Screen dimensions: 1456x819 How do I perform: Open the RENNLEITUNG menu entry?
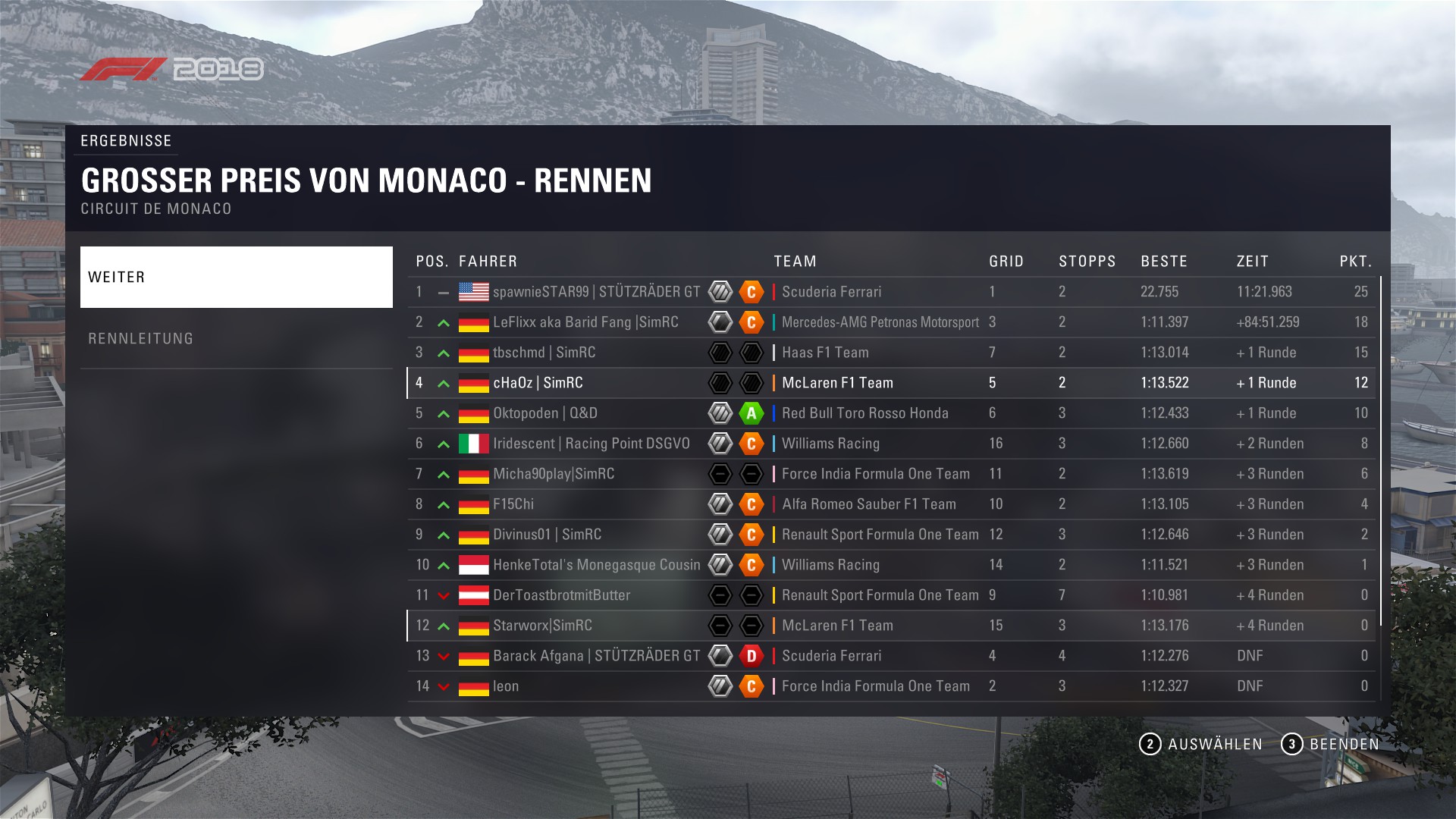pos(236,338)
